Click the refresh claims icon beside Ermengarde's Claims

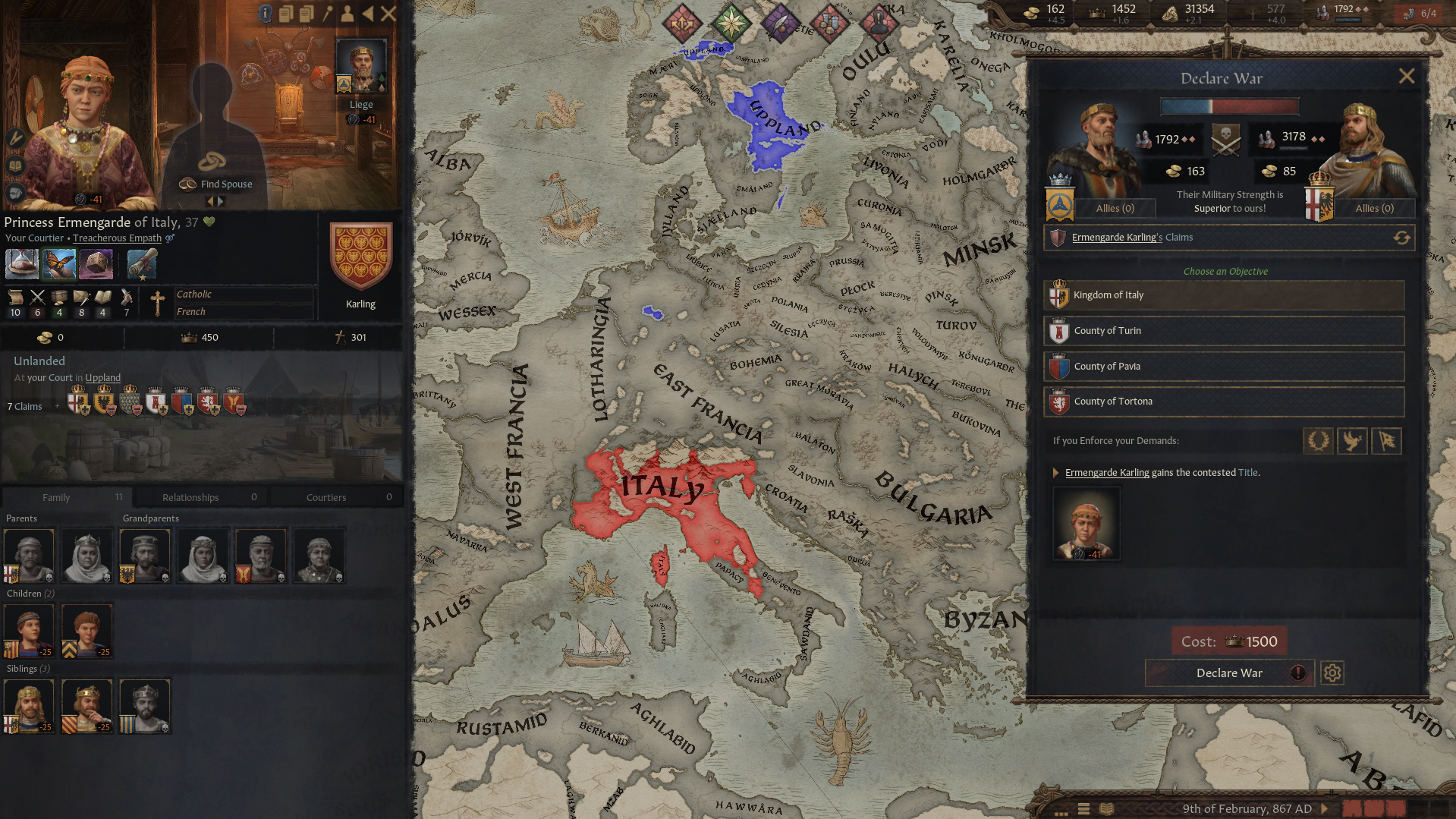pos(1401,237)
